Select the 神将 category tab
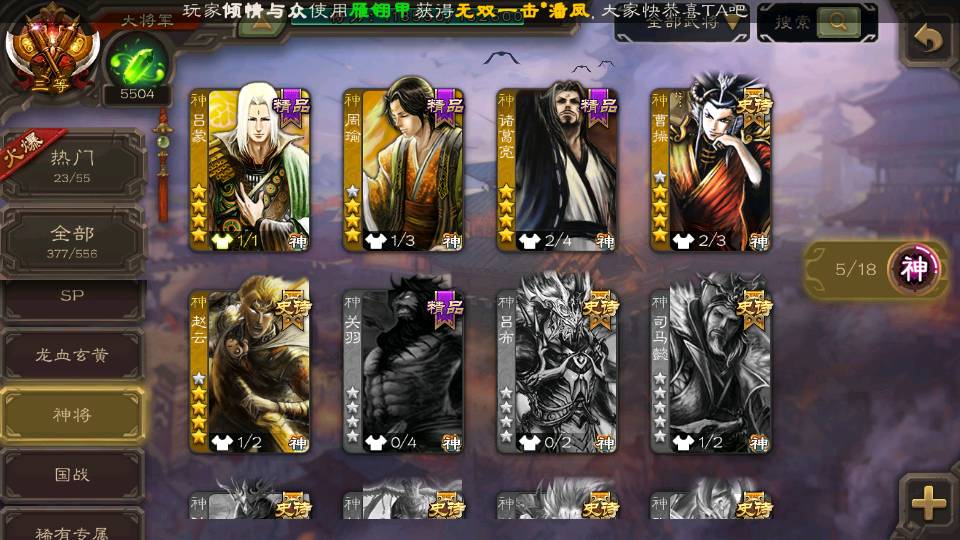Viewport: 960px width, 540px height. point(73,414)
